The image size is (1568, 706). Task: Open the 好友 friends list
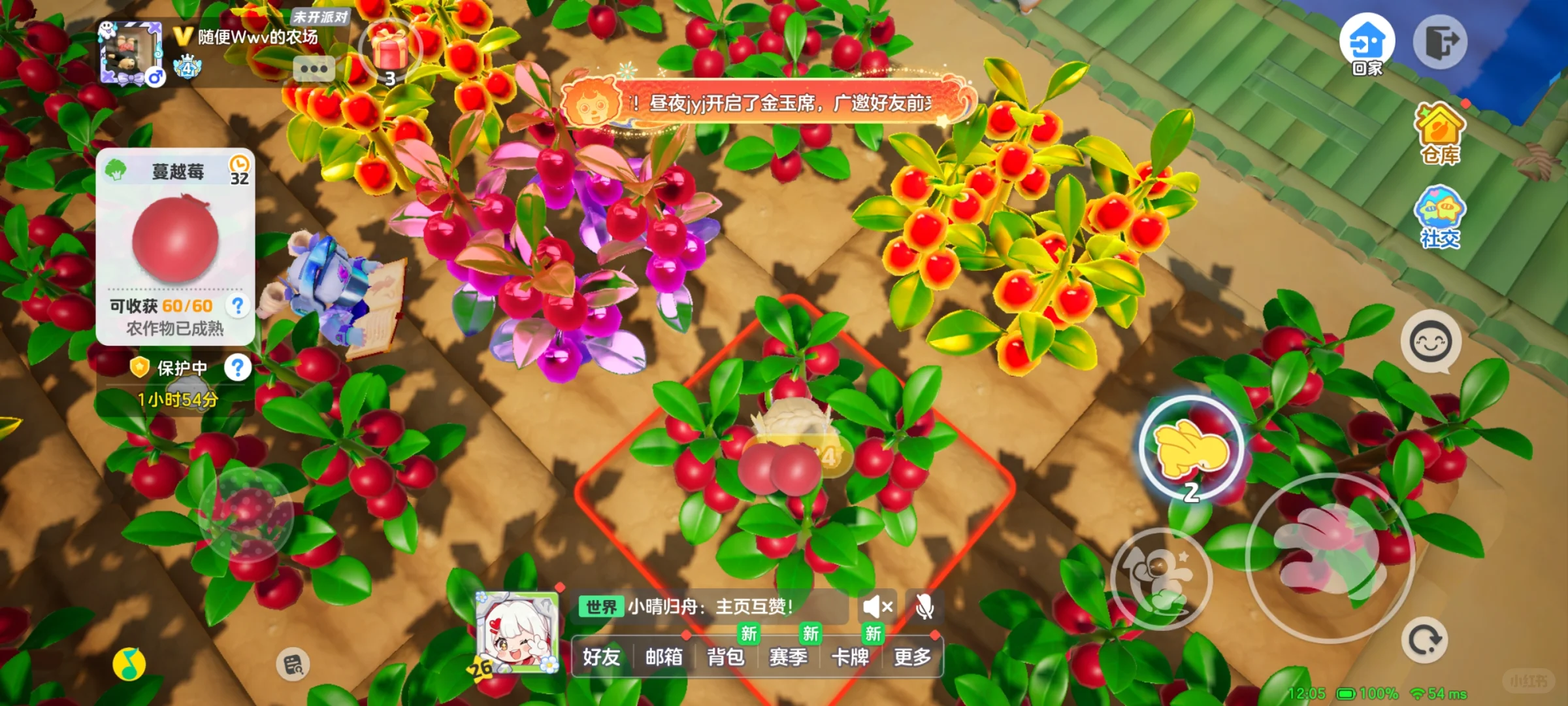601,657
